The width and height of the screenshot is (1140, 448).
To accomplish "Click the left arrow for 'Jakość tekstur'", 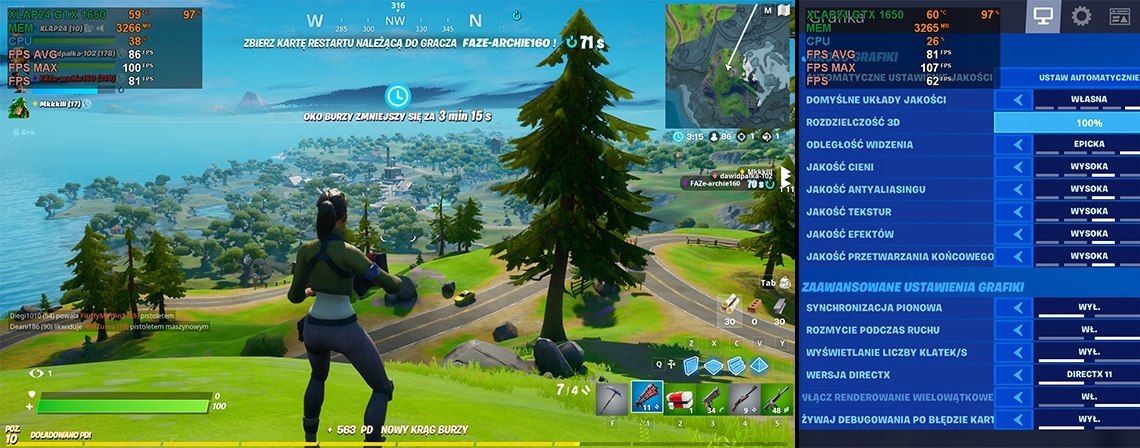I will pos(1018,212).
